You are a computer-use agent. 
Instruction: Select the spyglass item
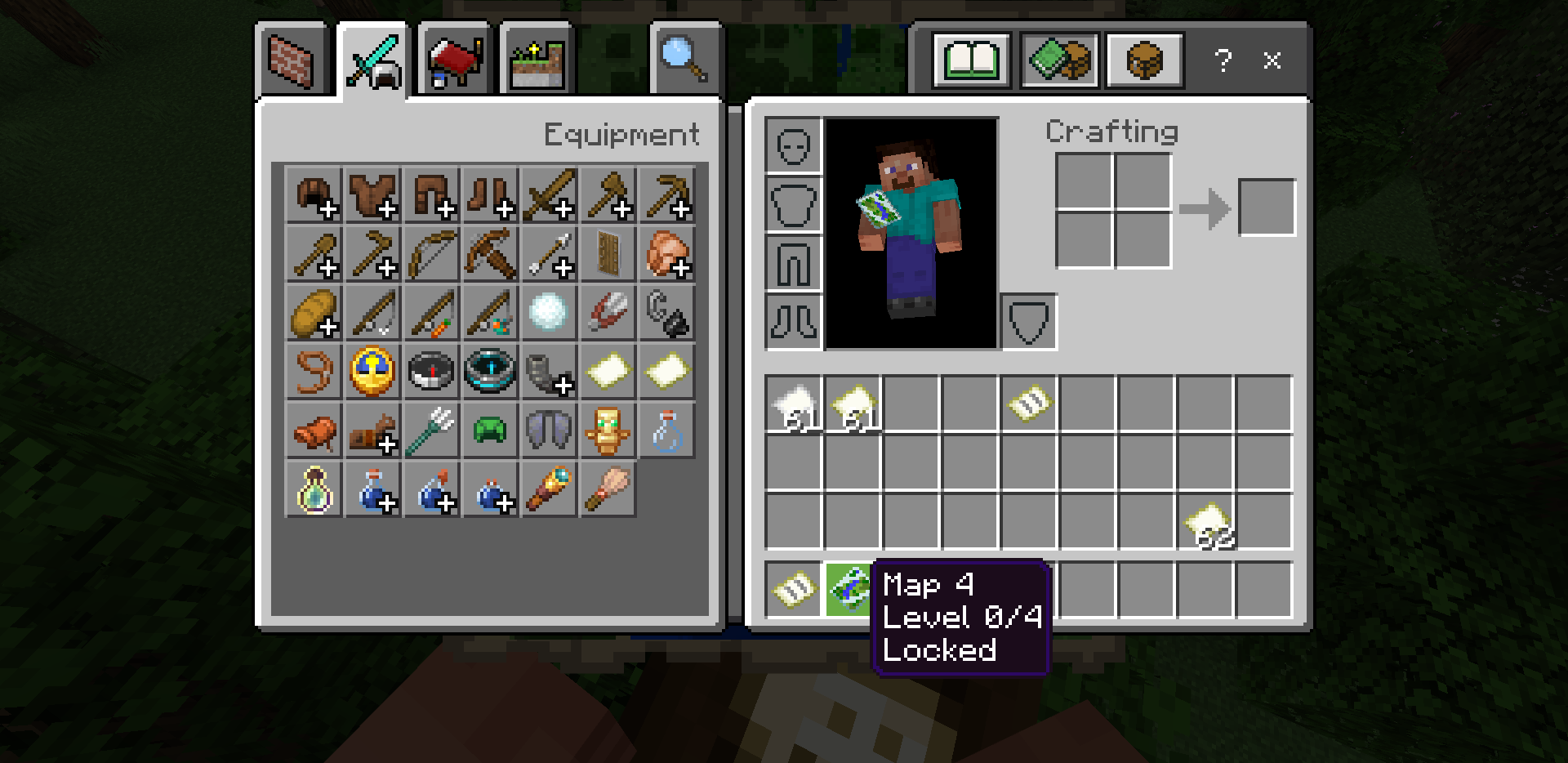click(549, 489)
